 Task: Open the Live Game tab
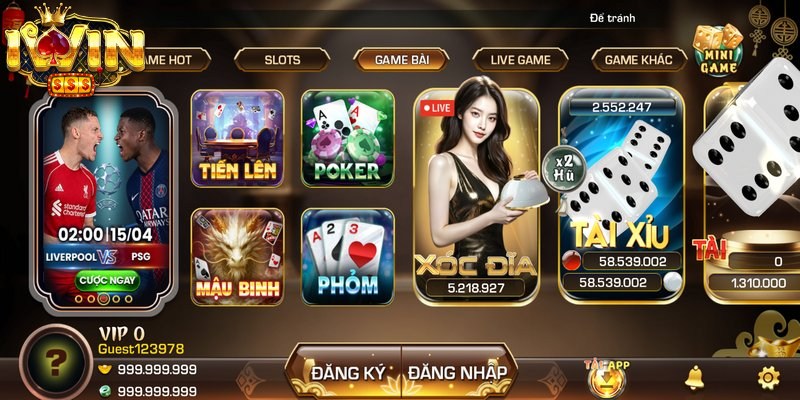click(520, 60)
